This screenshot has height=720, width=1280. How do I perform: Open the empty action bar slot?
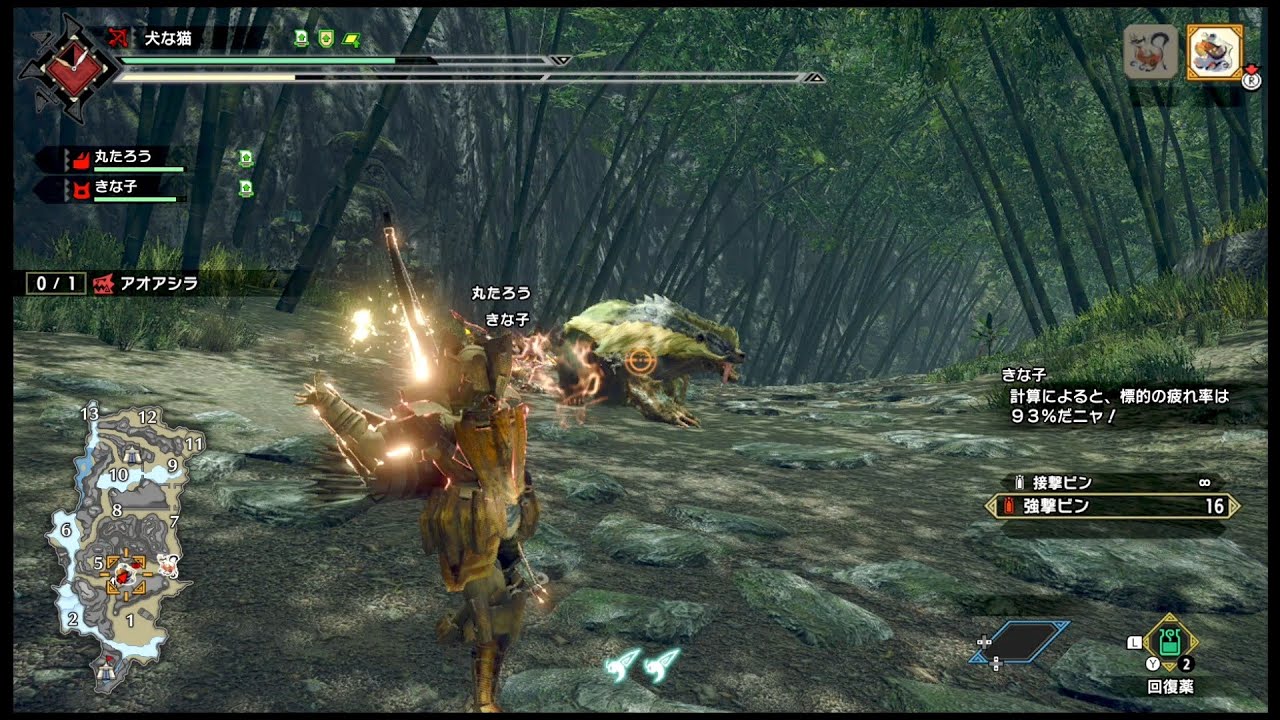[x=1018, y=643]
